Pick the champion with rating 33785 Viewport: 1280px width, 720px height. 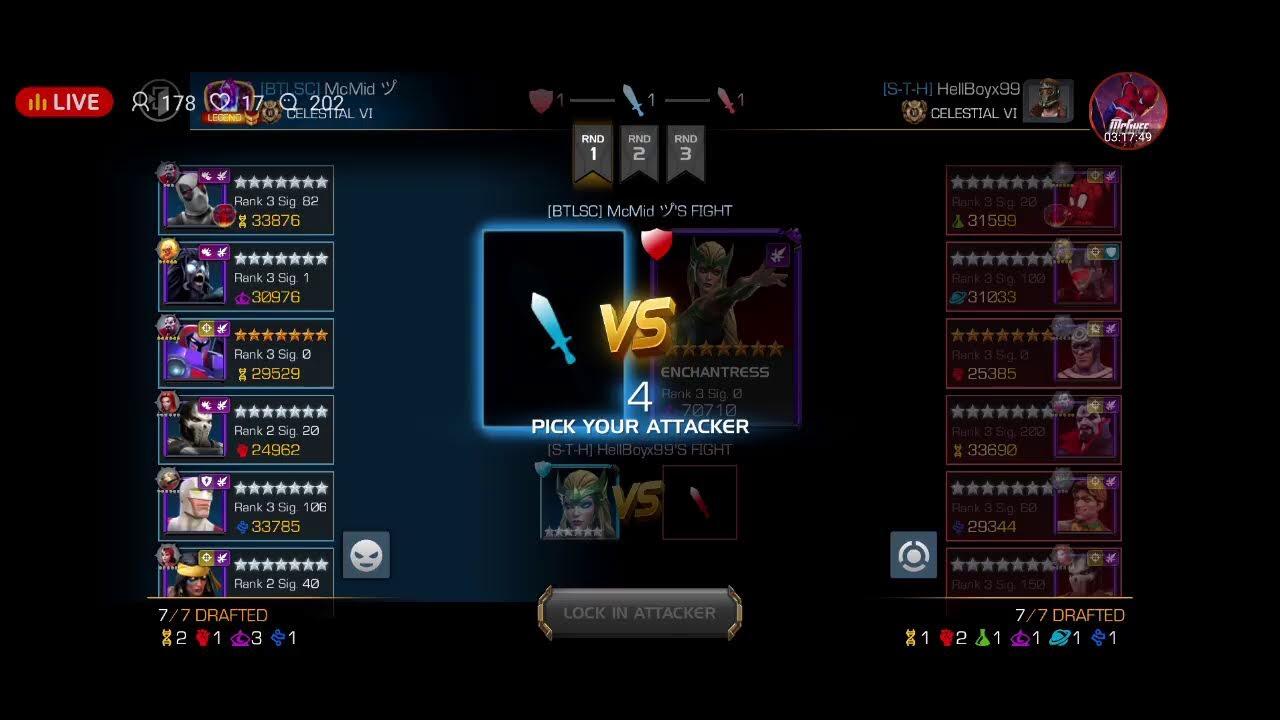(x=246, y=507)
